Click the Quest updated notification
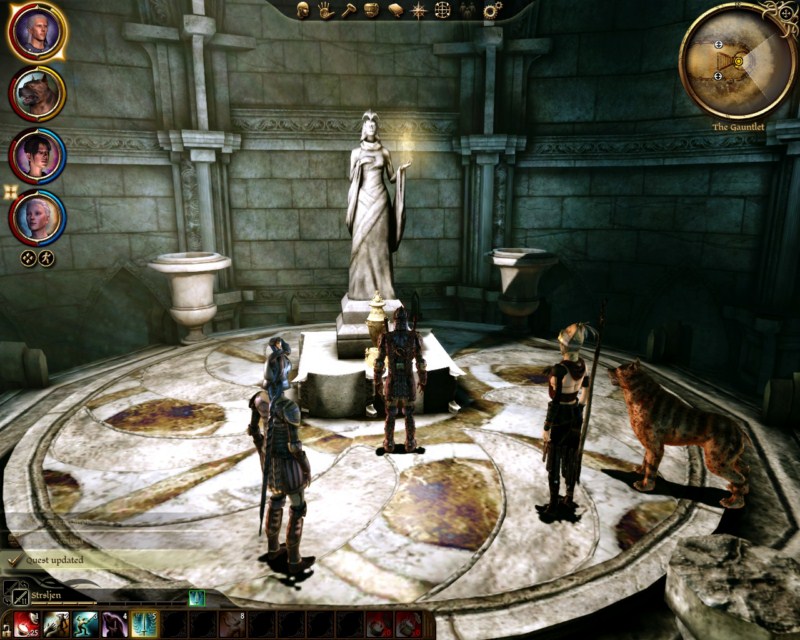This screenshot has width=800, height=640. coord(55,560)
